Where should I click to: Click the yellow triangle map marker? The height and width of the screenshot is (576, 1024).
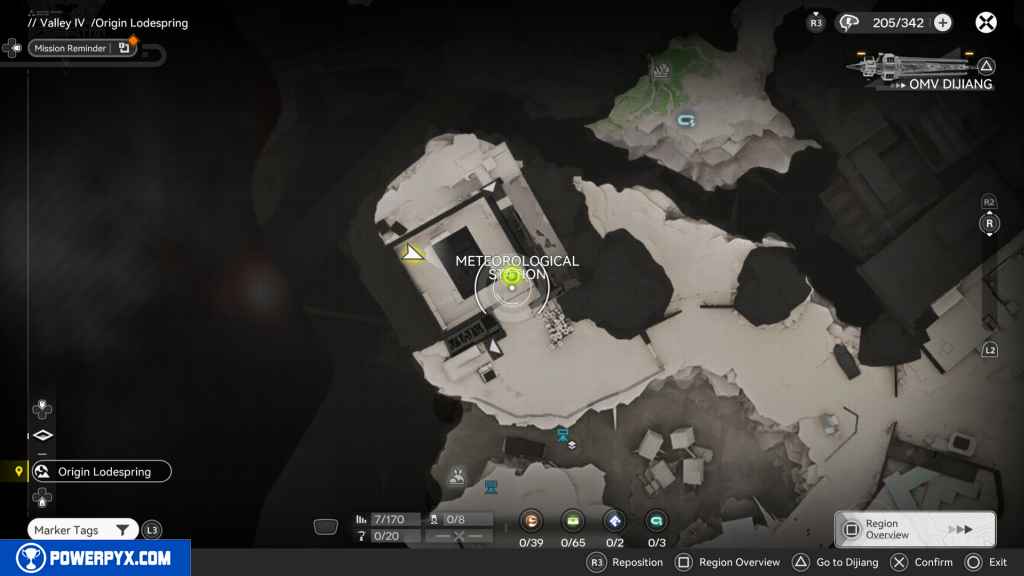412,253
